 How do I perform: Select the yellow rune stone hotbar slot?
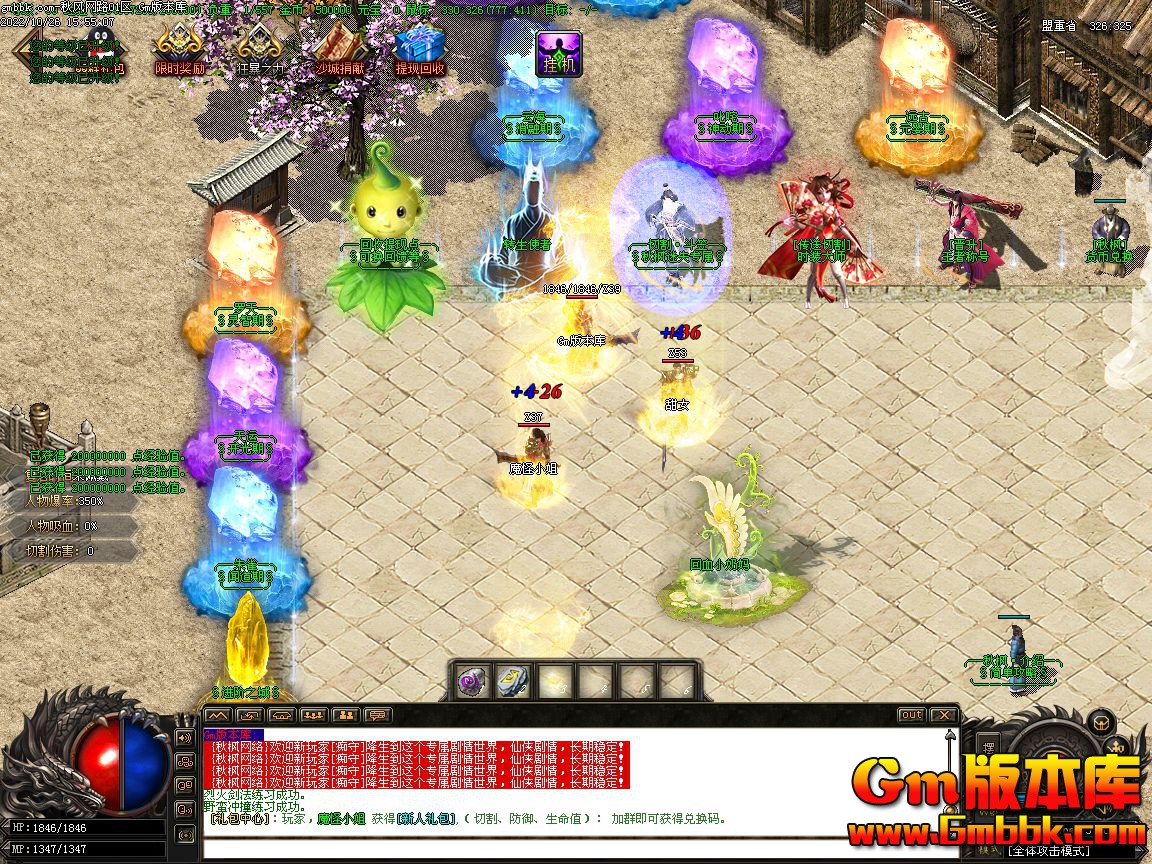pos(511,681)
